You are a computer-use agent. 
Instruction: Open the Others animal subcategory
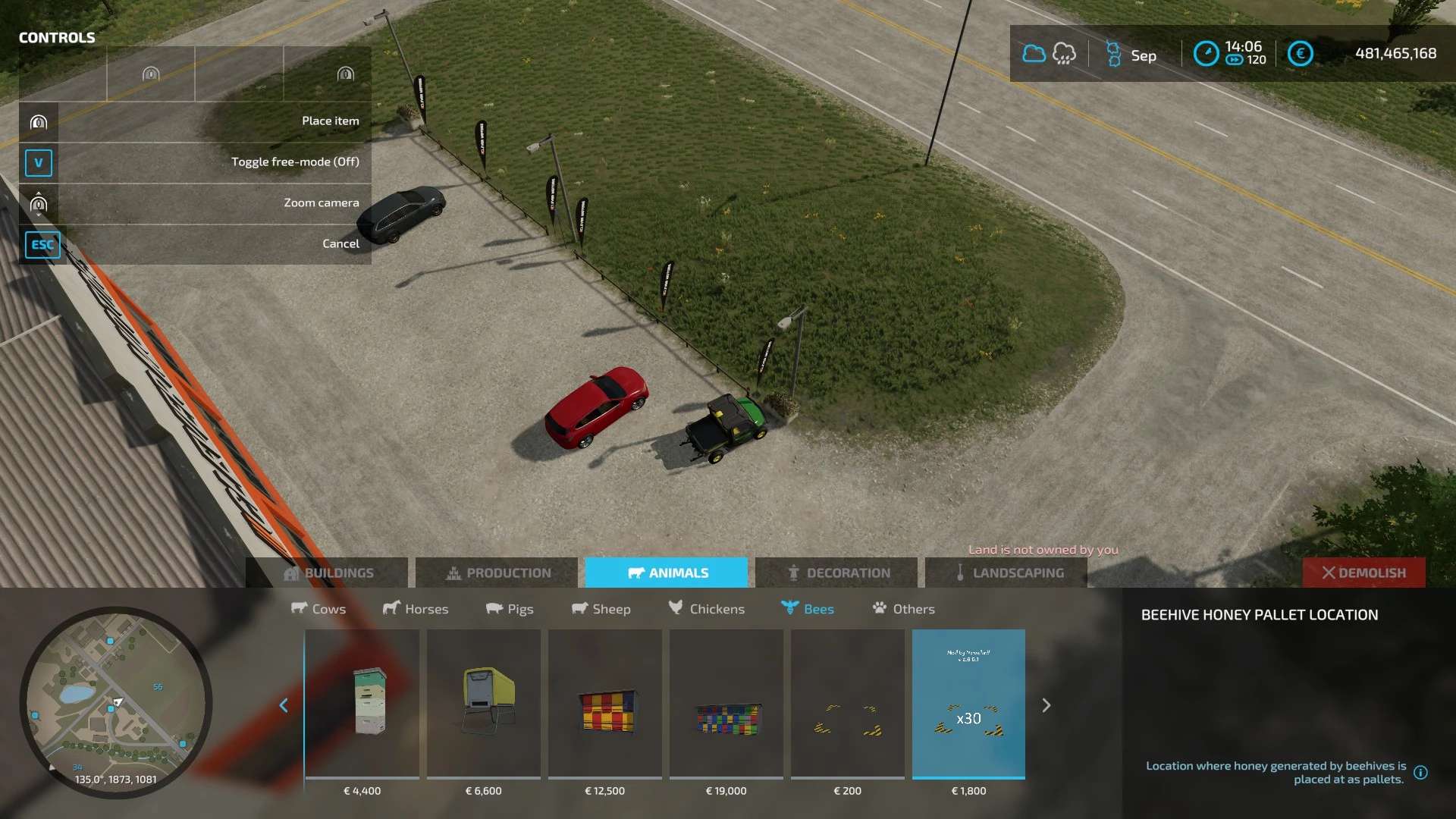click(x=904, y=609)
